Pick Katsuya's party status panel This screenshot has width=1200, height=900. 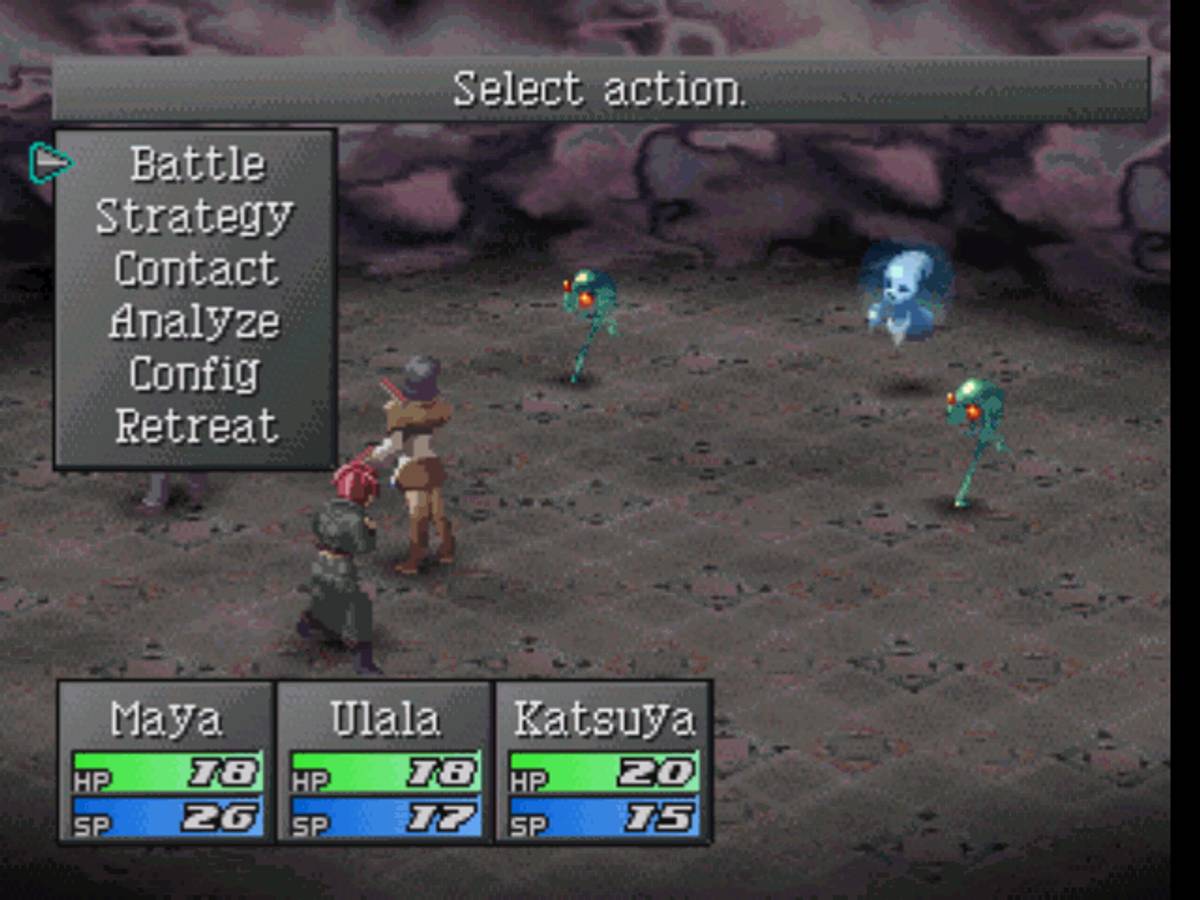603,762
